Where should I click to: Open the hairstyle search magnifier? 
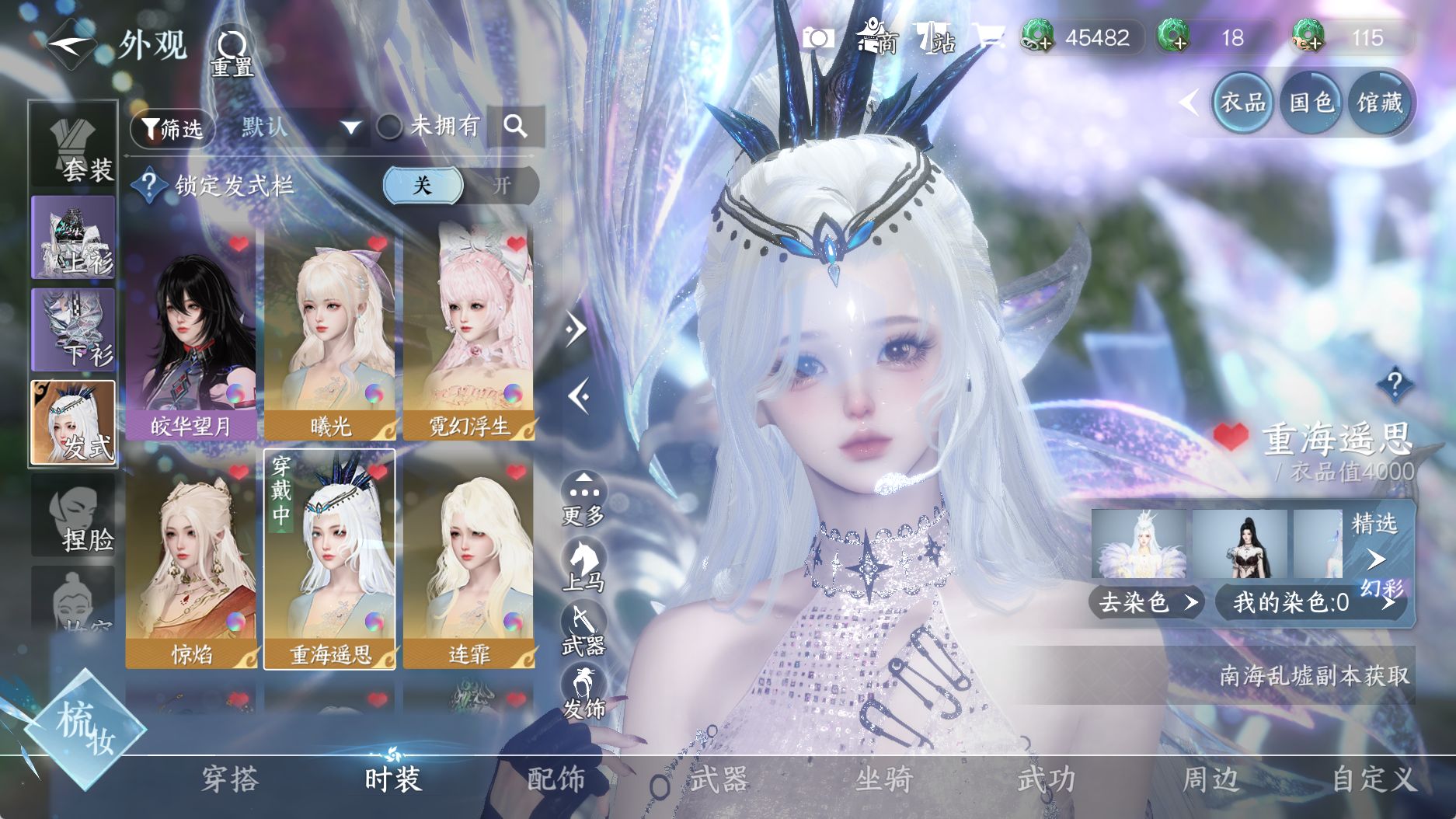click(515, 126)
